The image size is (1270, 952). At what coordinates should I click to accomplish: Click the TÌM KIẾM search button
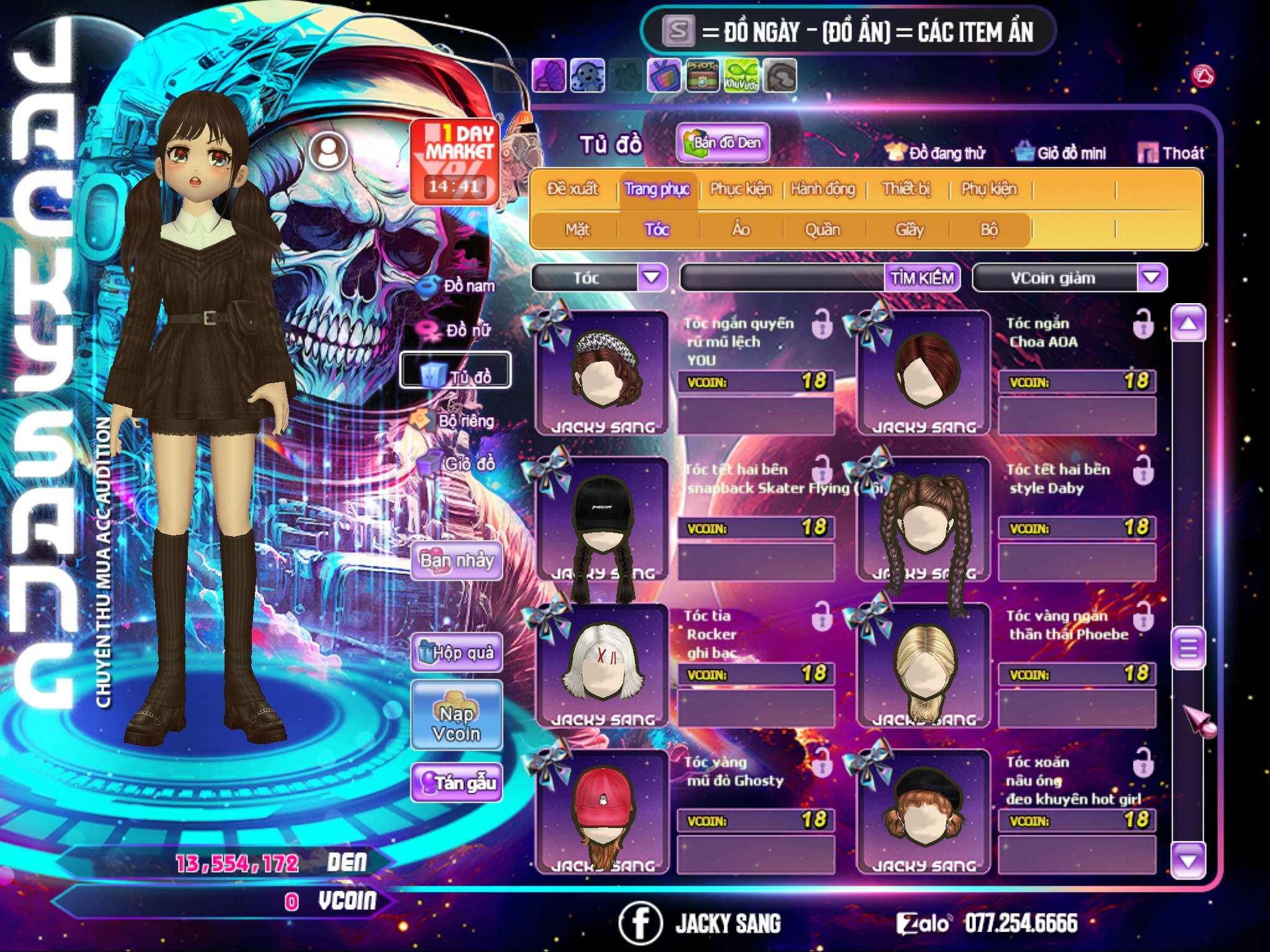point(922,278)
